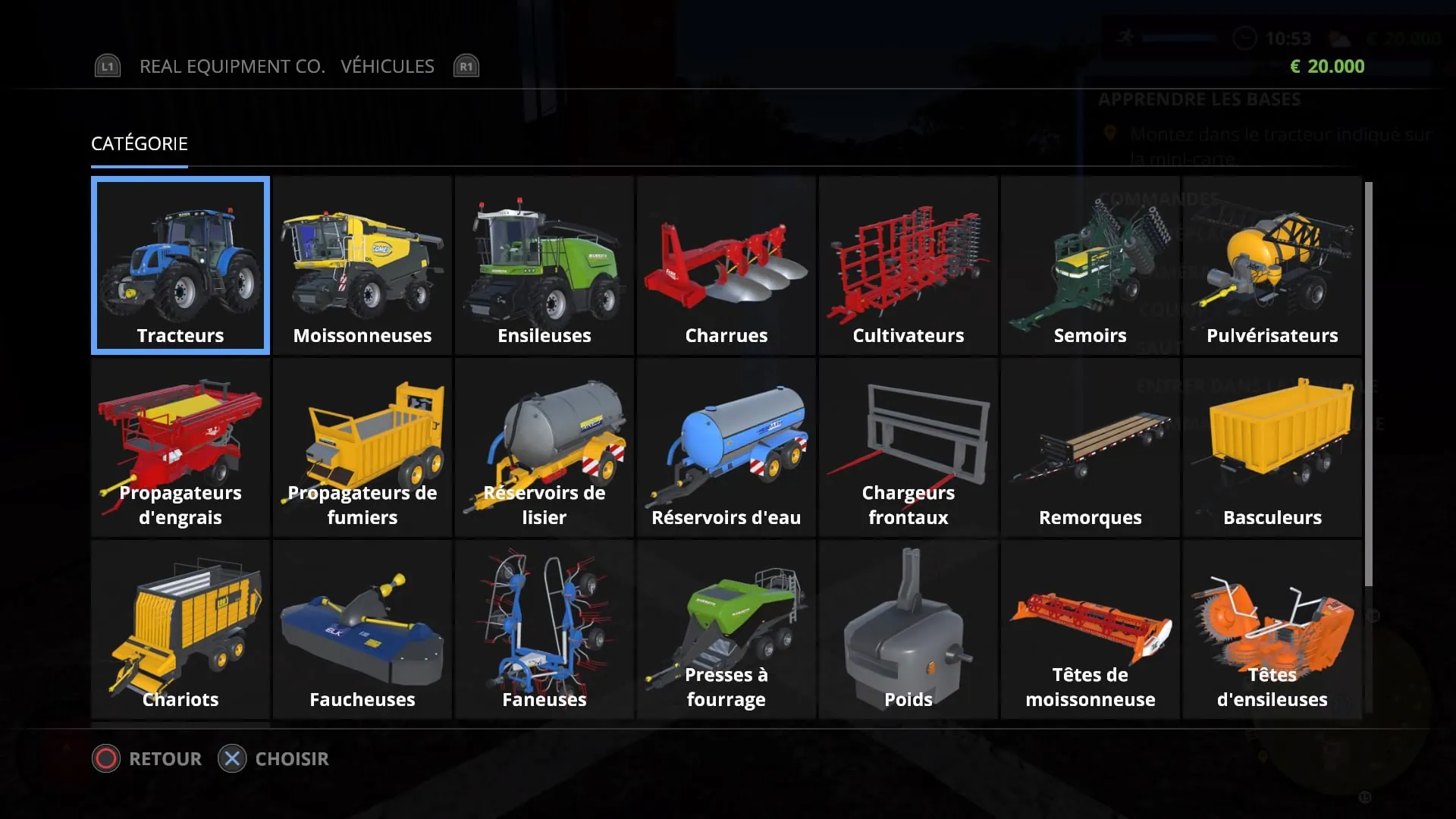Open the Basculeurs category
Image resolution: width=1456 pixels, height=819 pixels.
pos(1272,447)
